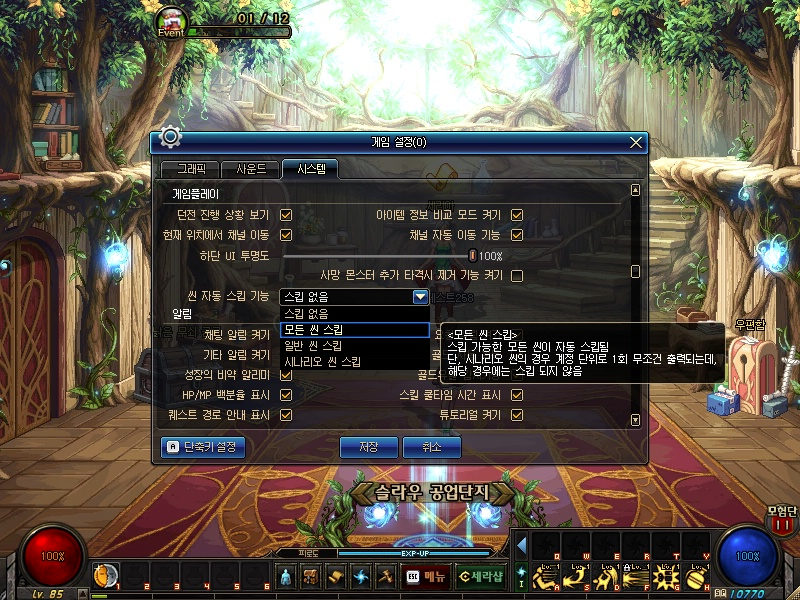Viewport: 800px width, 600px height.
Task: Open the ESC 메뉴 button
Action: (x=427, y=577)
